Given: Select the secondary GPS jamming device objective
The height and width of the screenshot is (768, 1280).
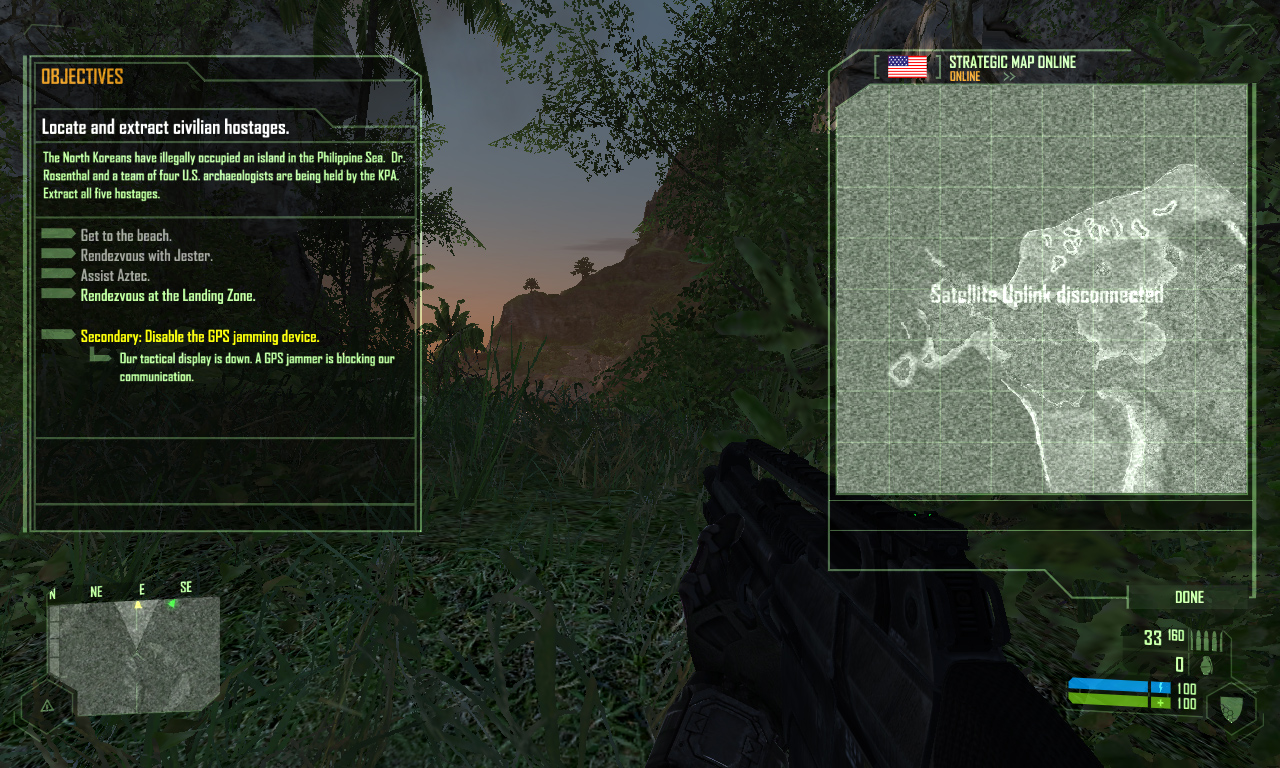Looking at the screenshot, I should (200, 337).
